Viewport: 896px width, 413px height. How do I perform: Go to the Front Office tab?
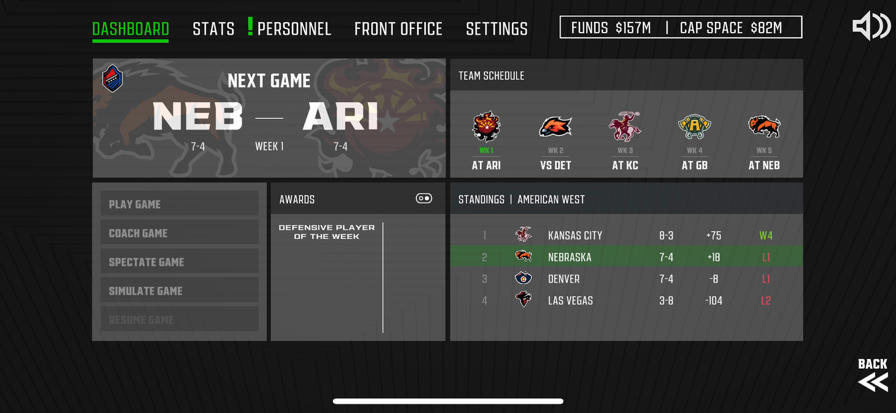click(398, 29)
